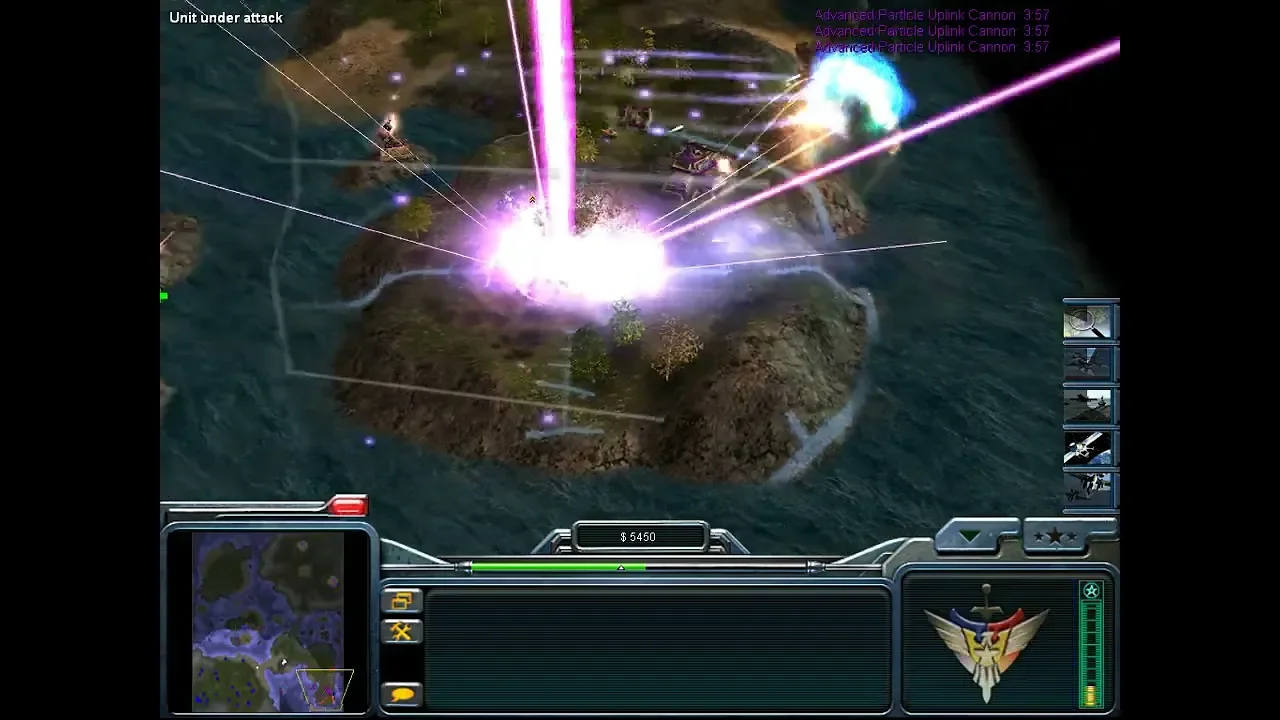Activate the magnifying glass spy satellite shortcut
Viewport: 1280px width, 720px height.
coord(1087,323)
